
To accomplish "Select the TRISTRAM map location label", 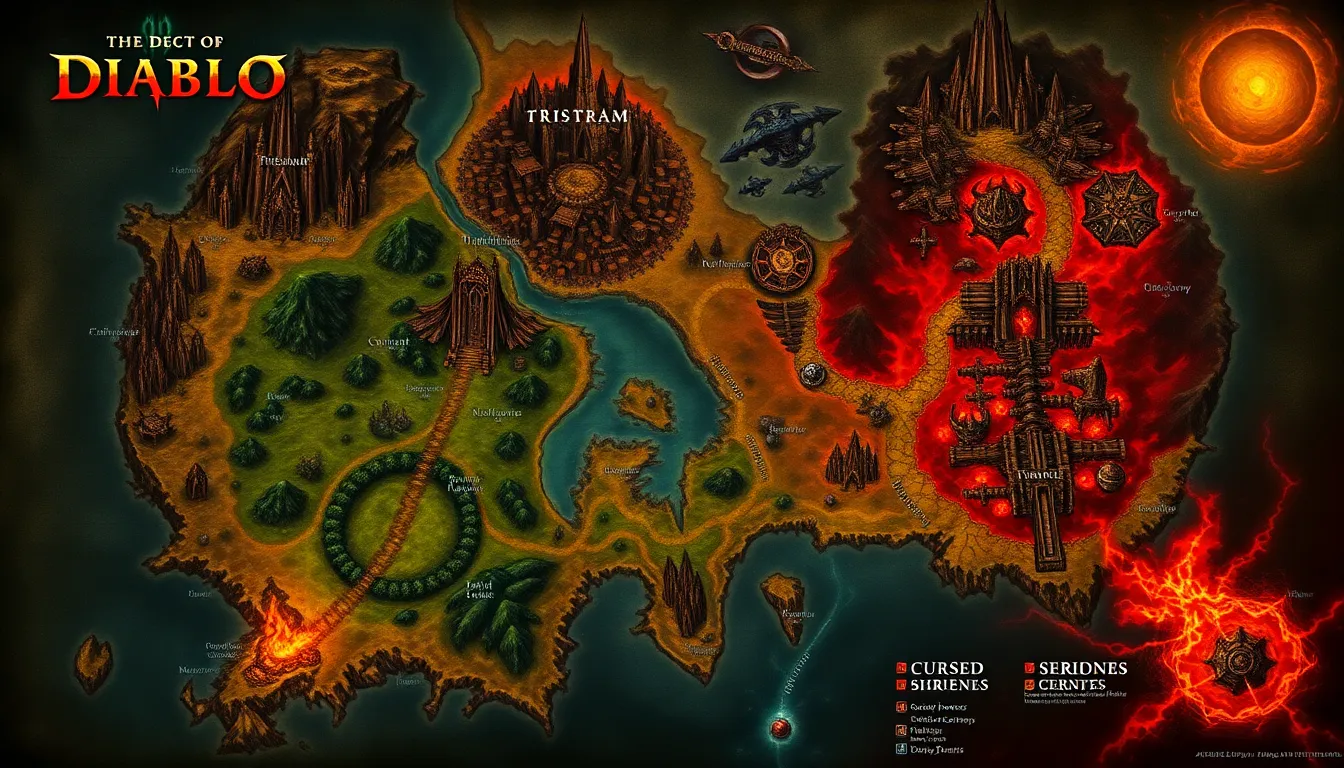I will (578, 116).
